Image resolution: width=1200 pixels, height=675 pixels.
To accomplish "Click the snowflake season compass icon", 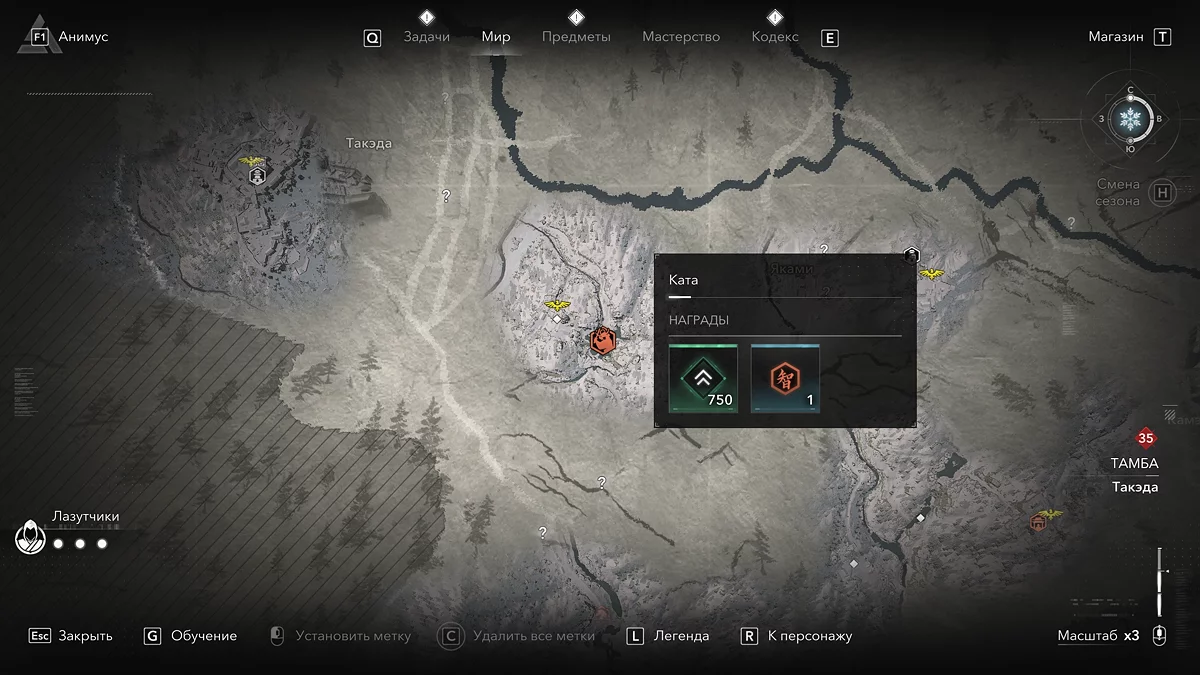I will (1131, 119).
